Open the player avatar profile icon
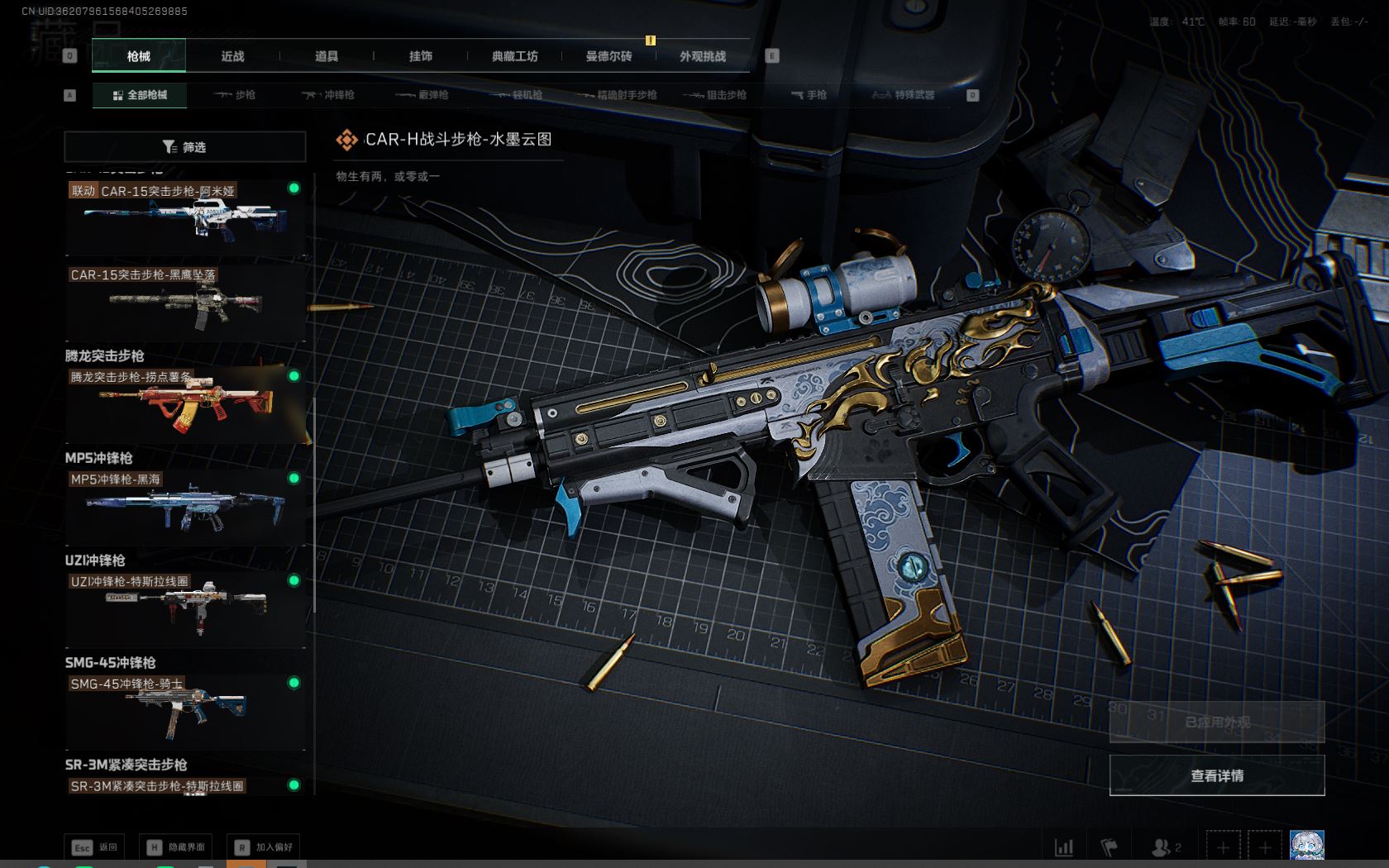Viewport: 1389px width, 868px height. pyautogui.click(x=1306, y=847)
